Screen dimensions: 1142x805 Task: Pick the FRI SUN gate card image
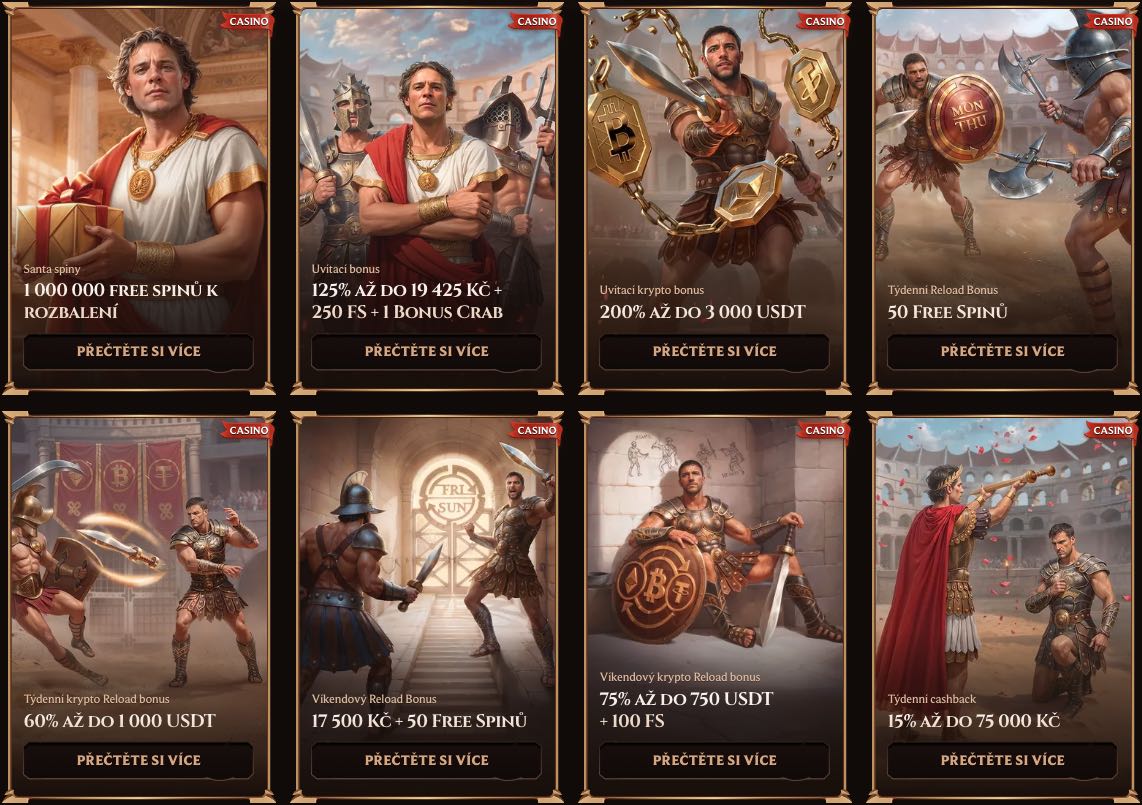coord(426,550)
